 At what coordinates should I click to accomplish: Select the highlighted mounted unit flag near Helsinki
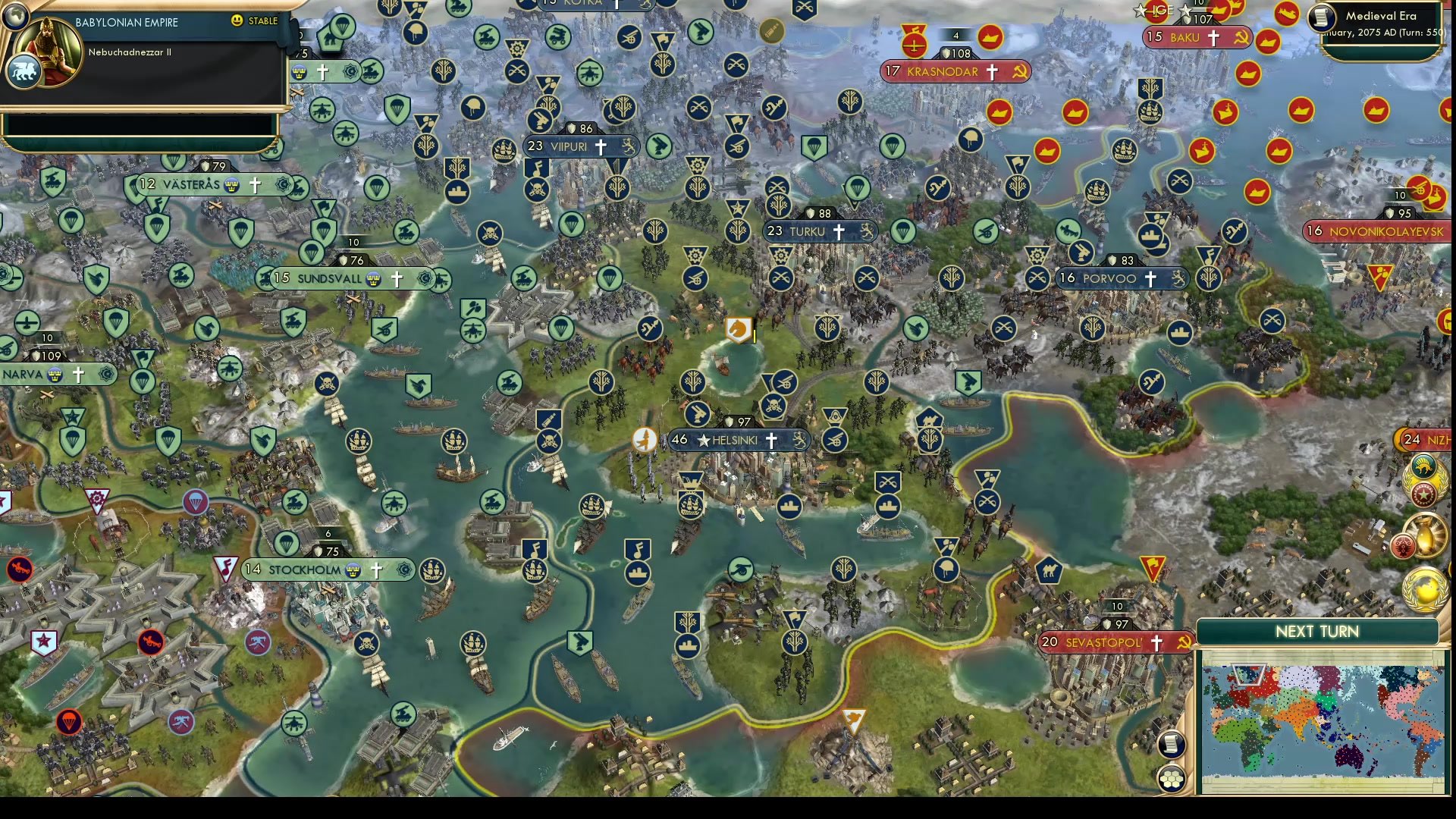point(739,329)
